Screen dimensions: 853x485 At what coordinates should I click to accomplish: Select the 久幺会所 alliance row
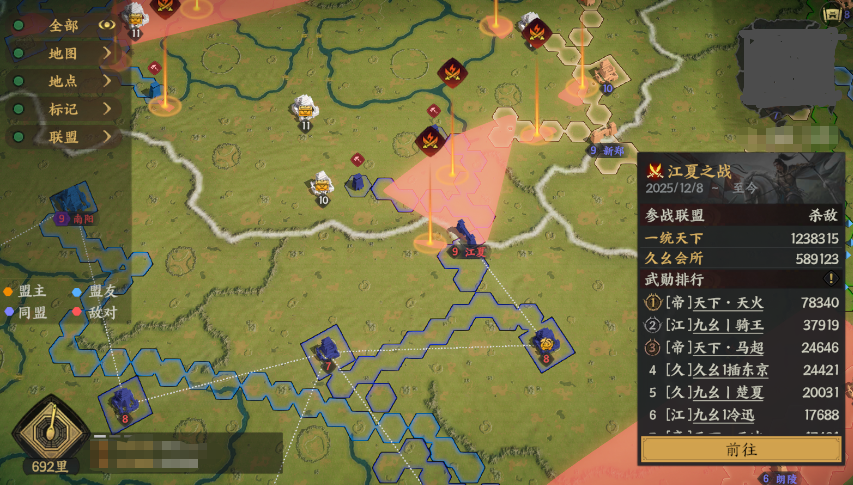pyautogui.click(x=741, y=258)
